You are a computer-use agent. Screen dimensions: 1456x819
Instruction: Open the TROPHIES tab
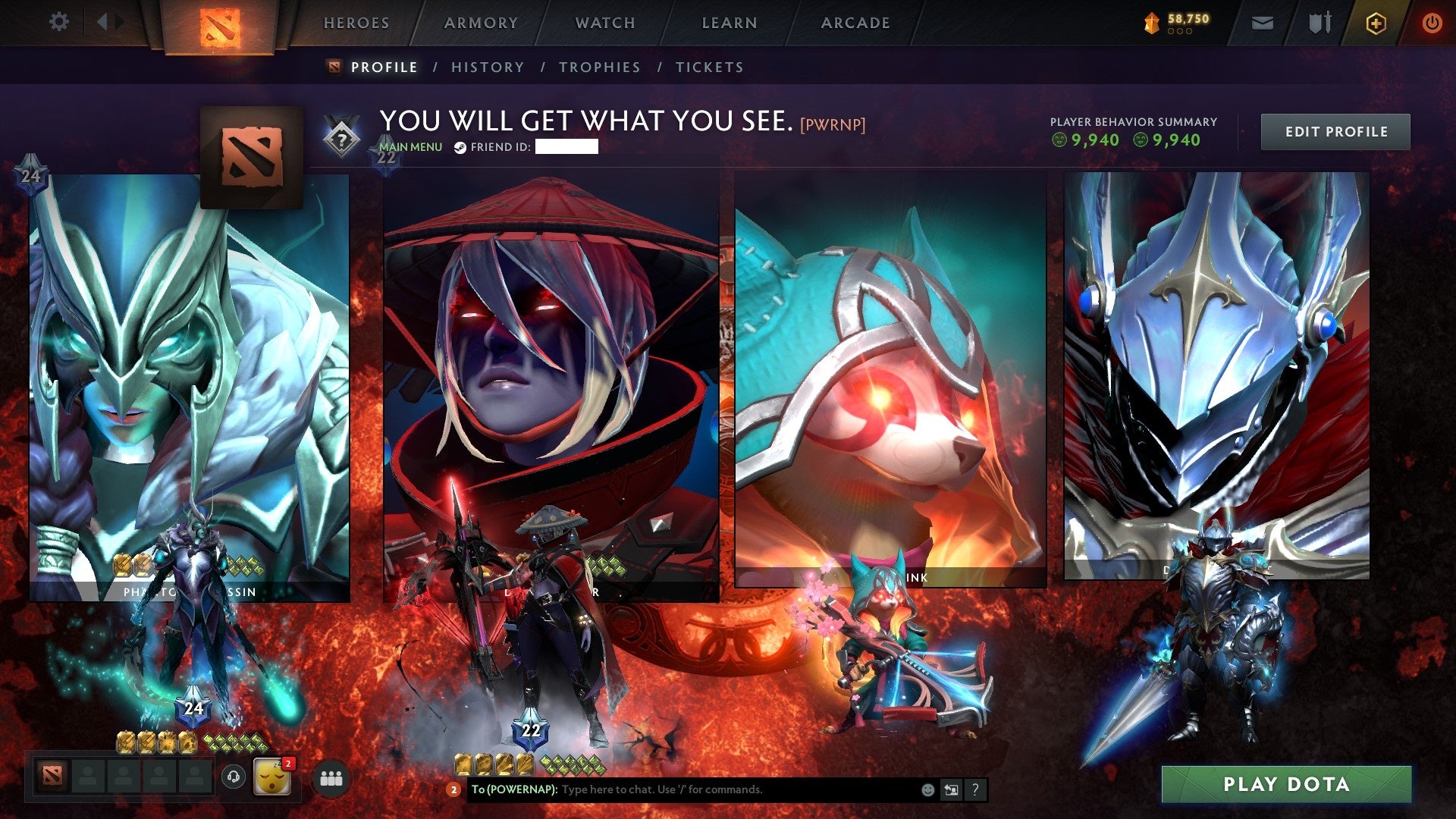click(598, 67)
